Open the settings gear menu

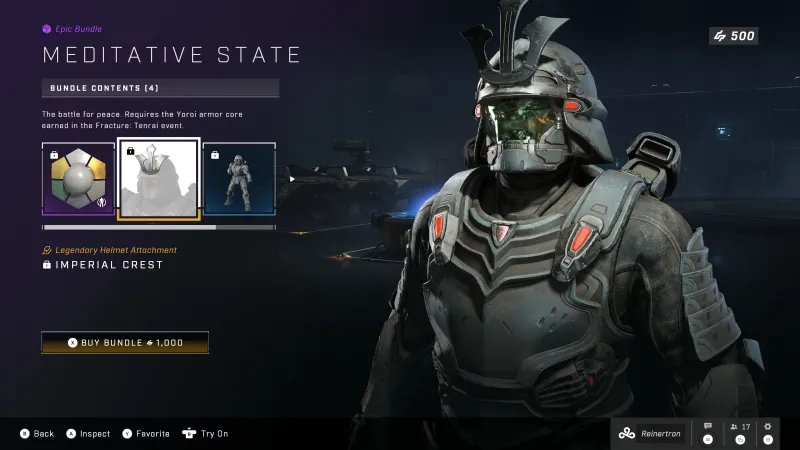click(x=769, y=432)
